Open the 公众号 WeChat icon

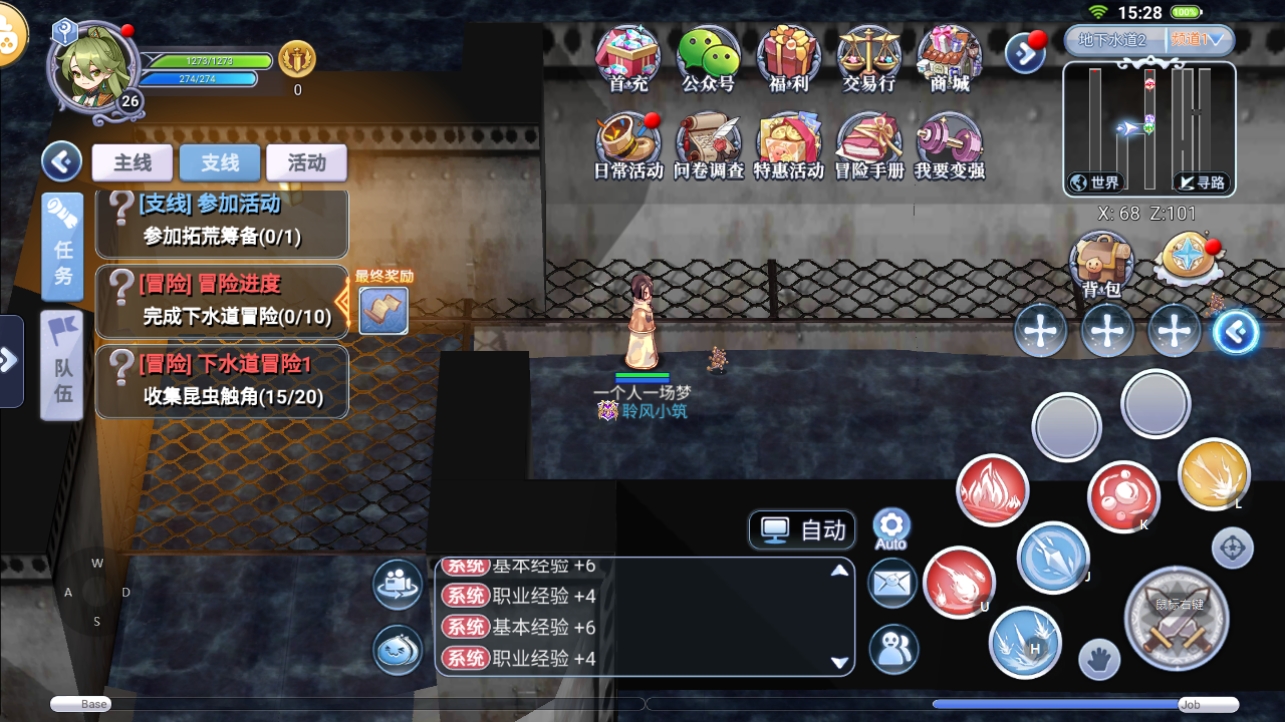708,58
